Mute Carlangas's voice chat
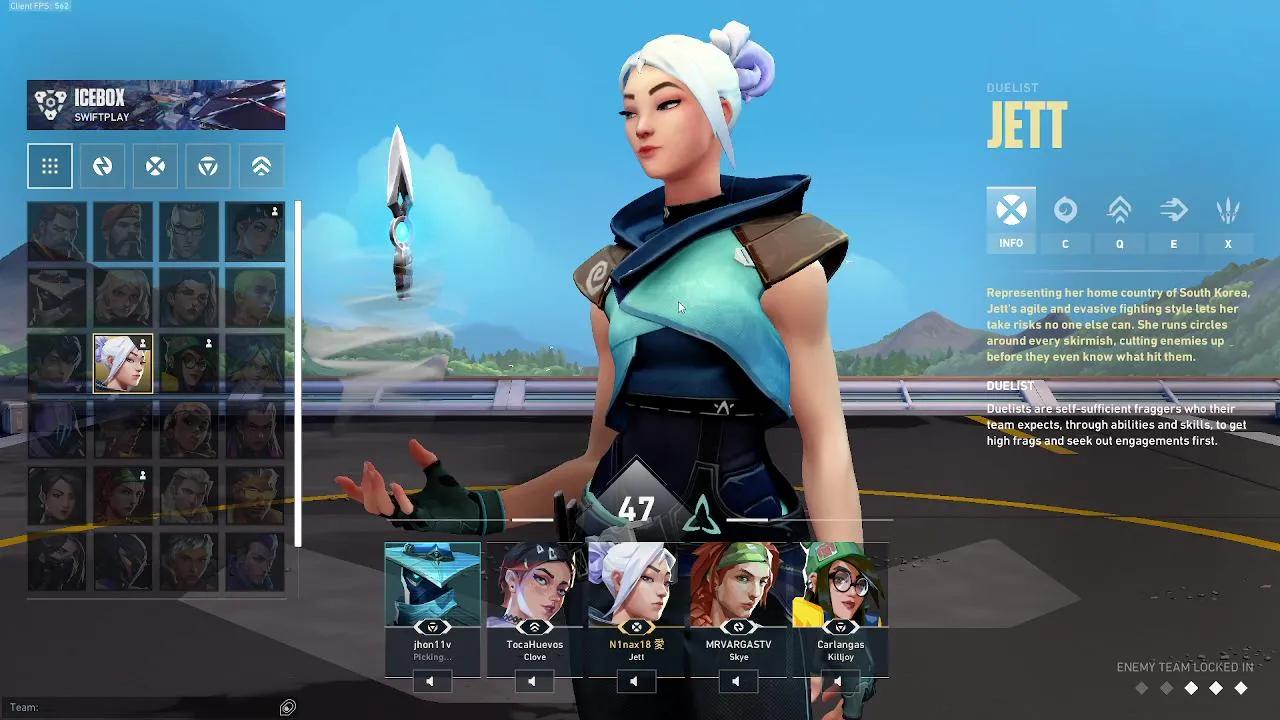Viewport: 1280px width, 720px height. [x=839, y=681]
